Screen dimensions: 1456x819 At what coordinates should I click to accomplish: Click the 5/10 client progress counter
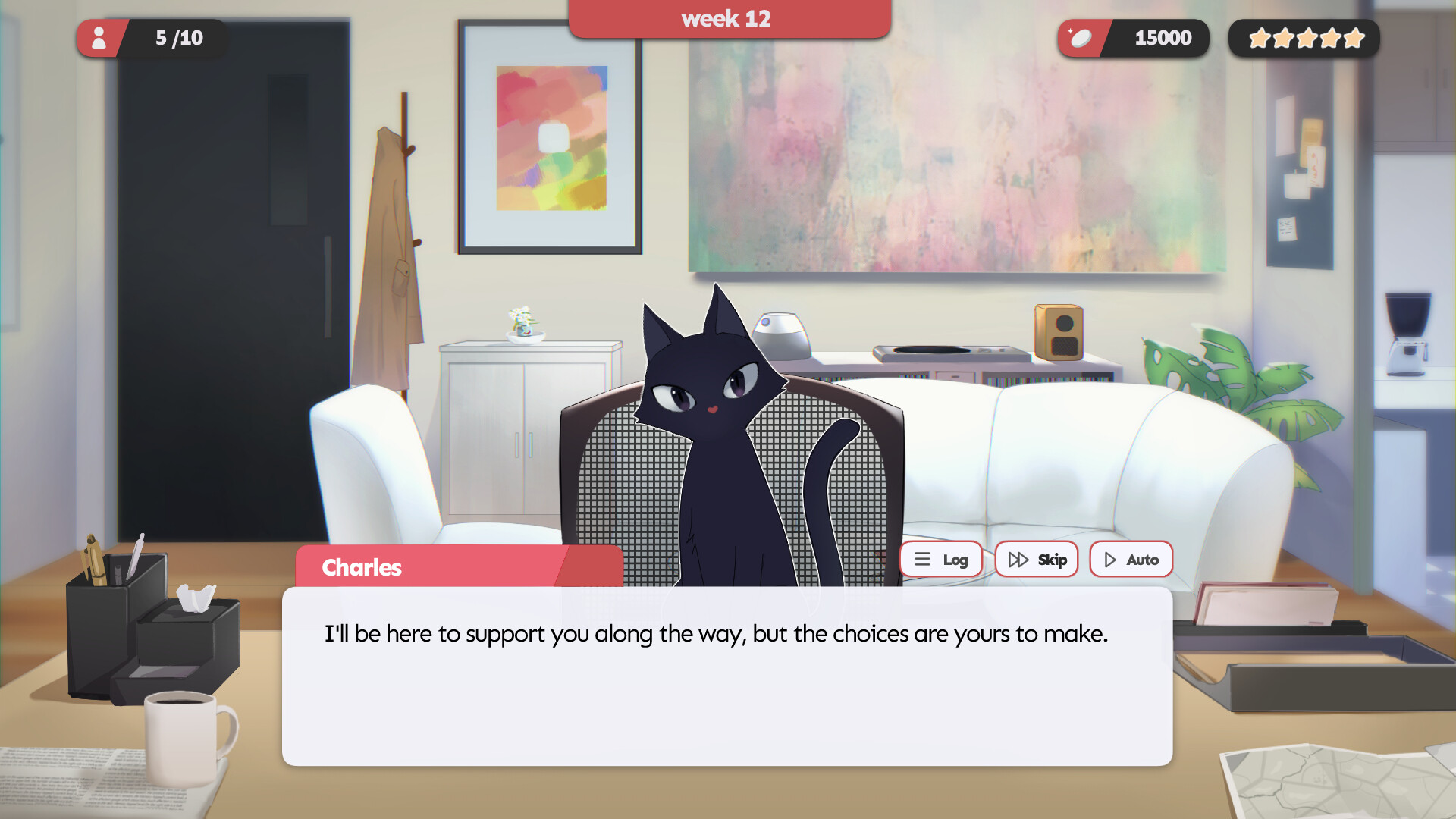coord(179,38)
